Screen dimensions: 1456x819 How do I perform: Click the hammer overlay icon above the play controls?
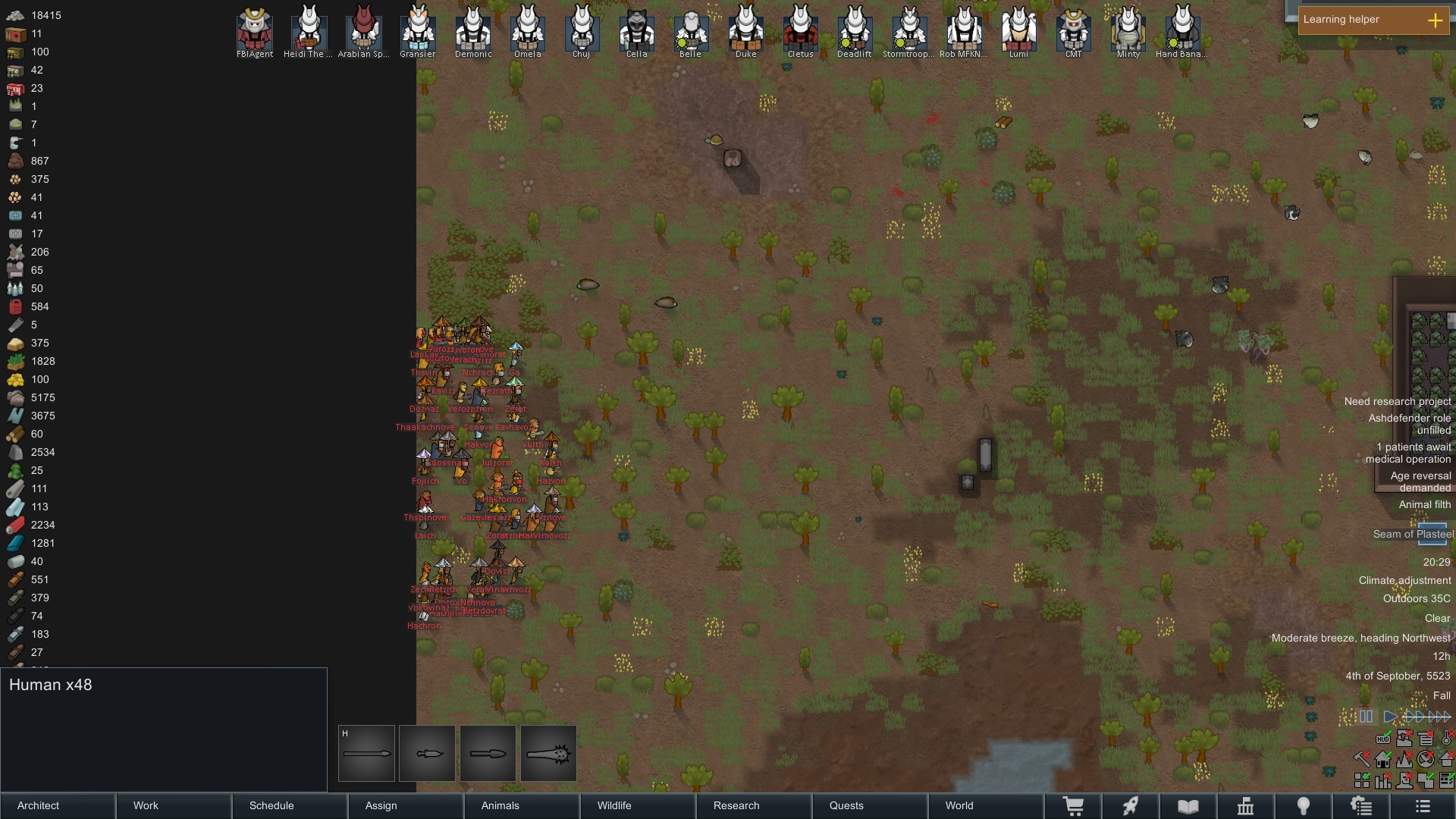(x=1361, y=758)
